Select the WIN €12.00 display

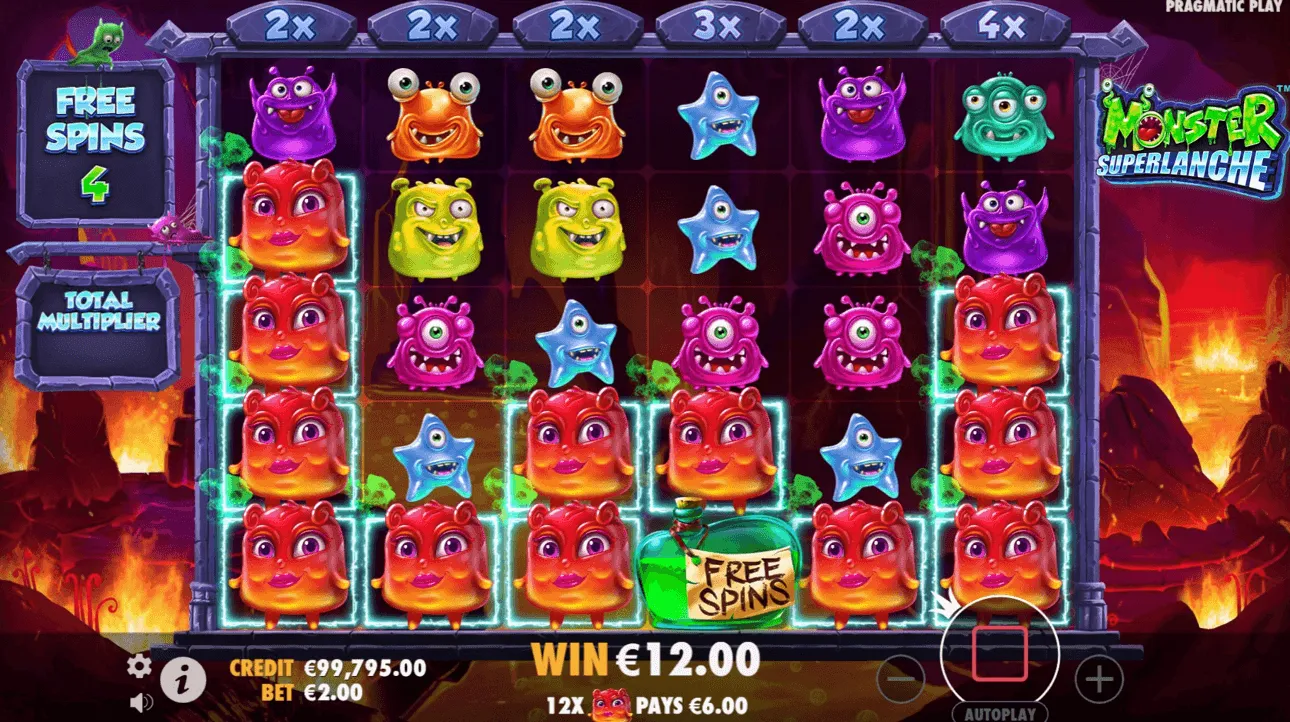coord(649,659)
